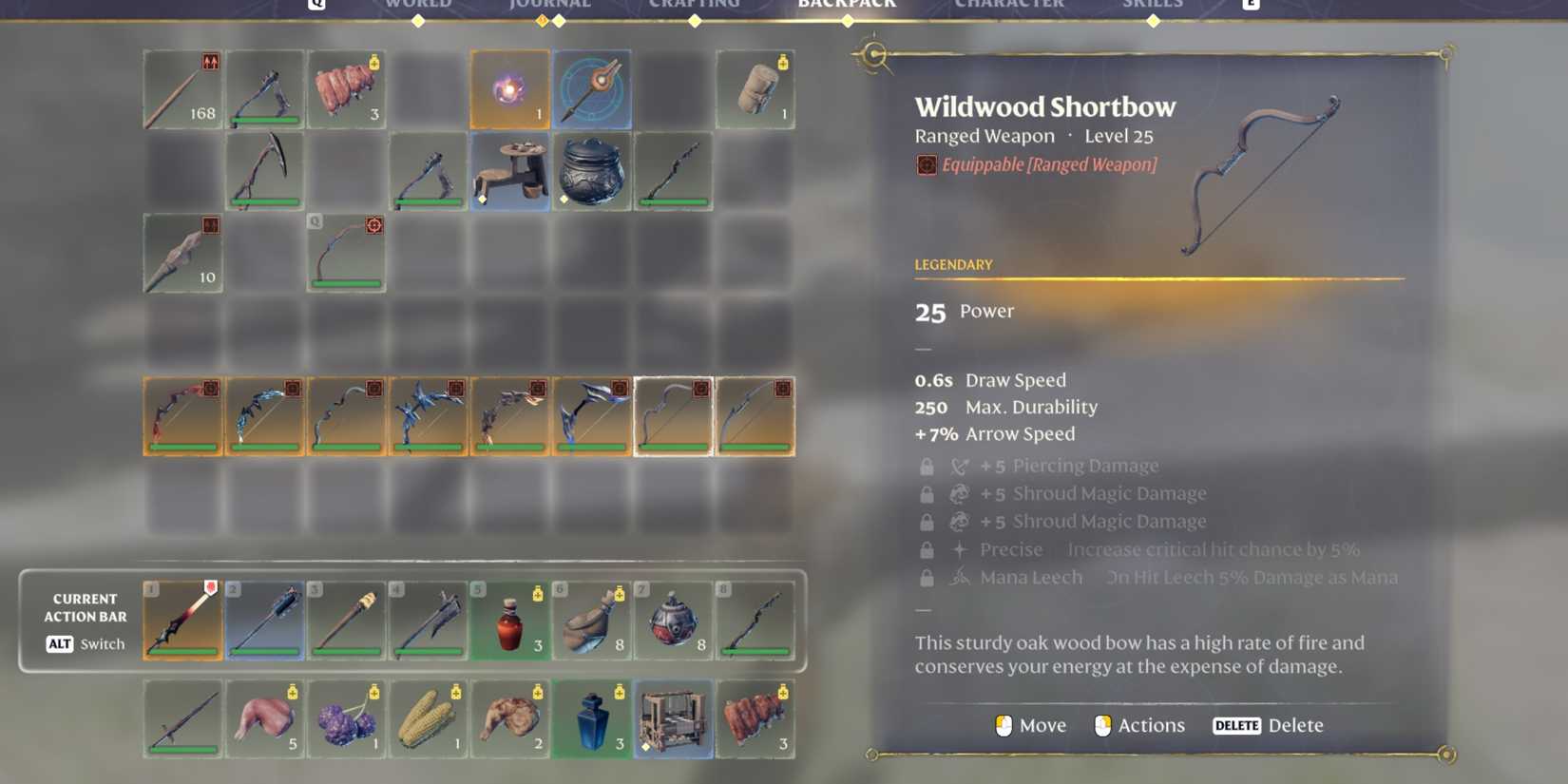Switch to the Character tab

(x=1009, y=6)
